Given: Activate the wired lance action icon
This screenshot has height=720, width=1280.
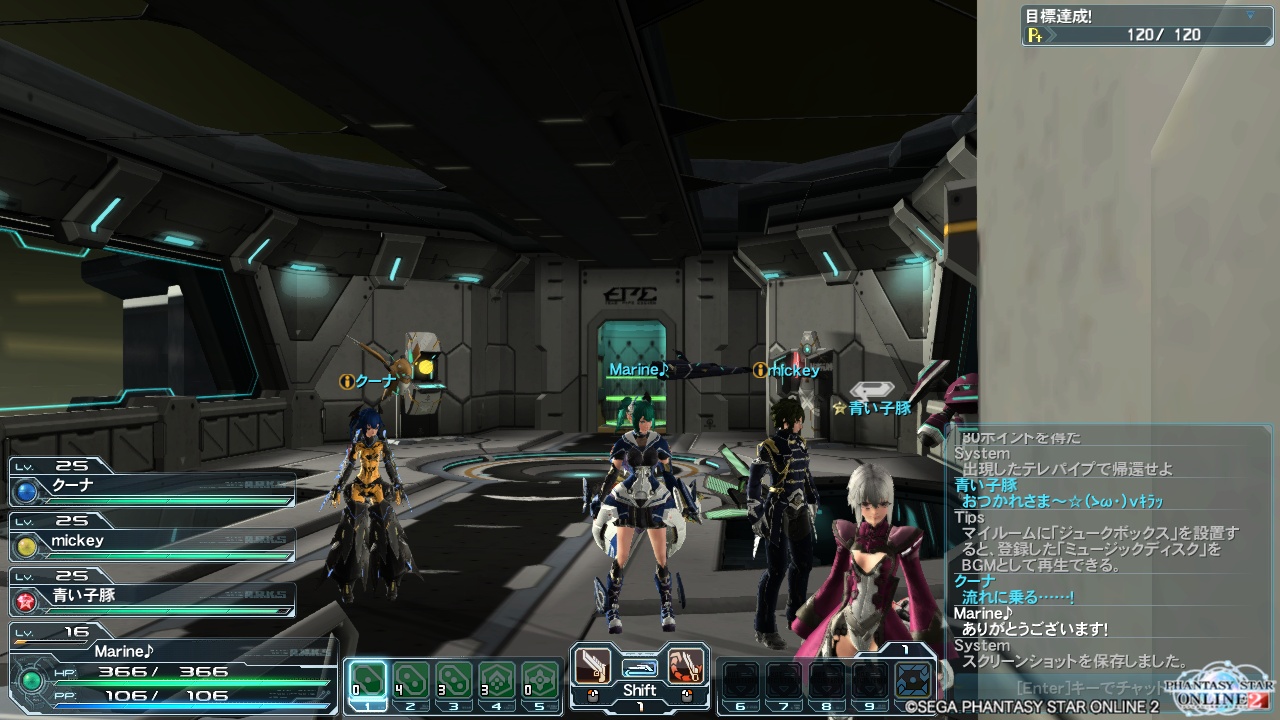Looking at the screenshot, I should pyautogui.click(x=686, y=666).
